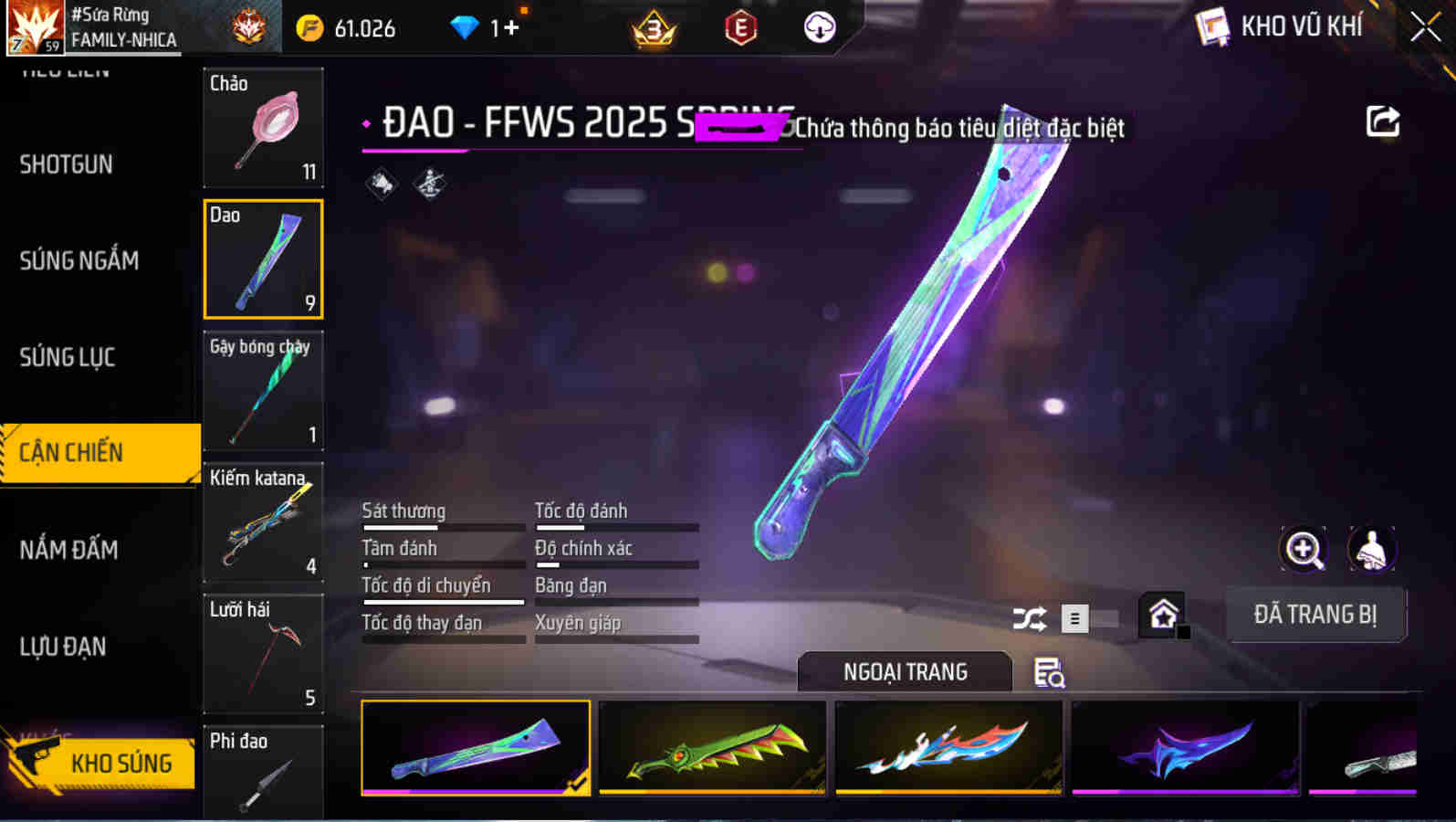Click the Tốc độ di chuyển stat bar
This screenshot has width=1456, height=822.
(x=443, y=592)
